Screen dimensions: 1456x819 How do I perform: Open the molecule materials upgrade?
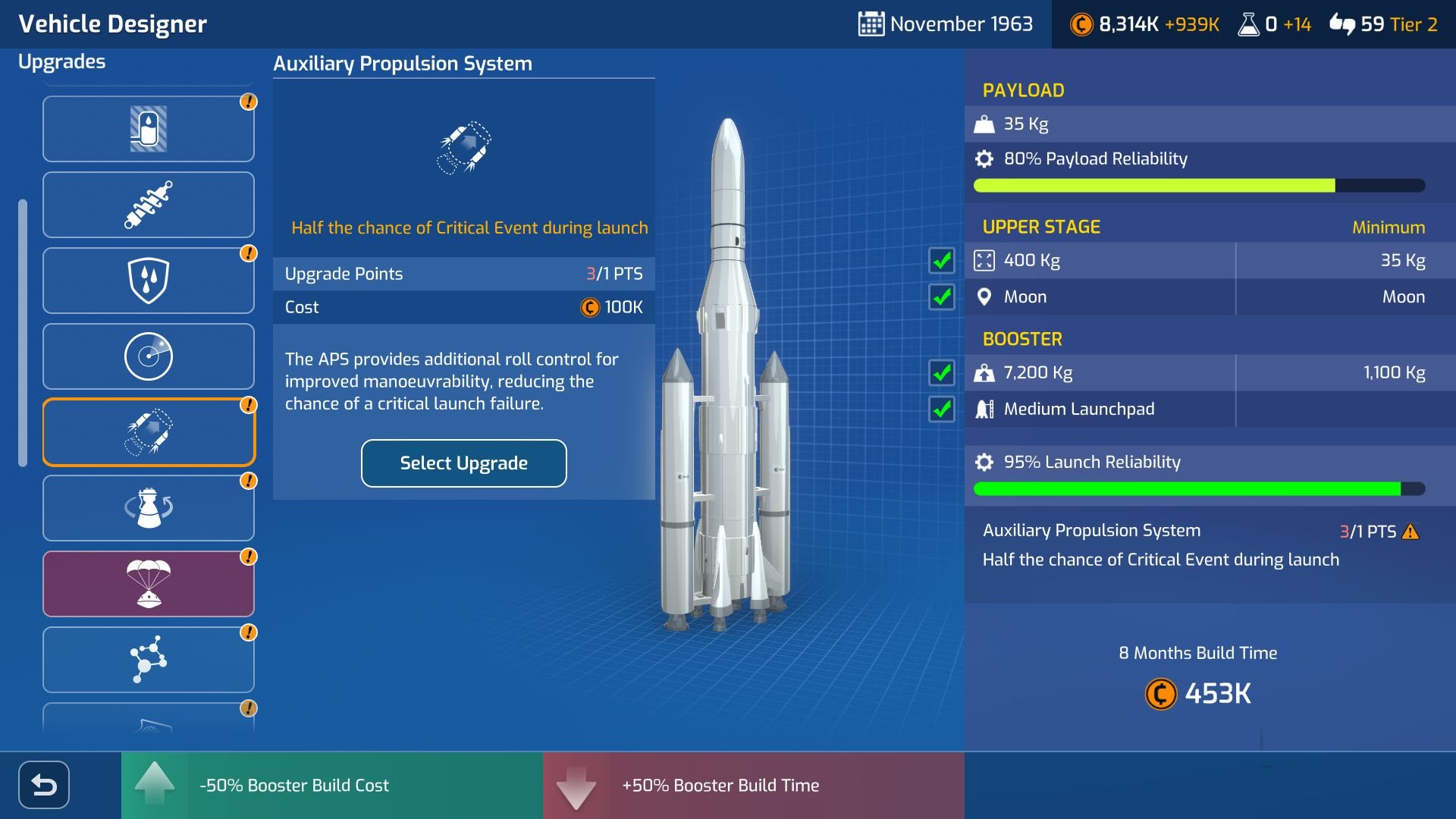point(149,659)
